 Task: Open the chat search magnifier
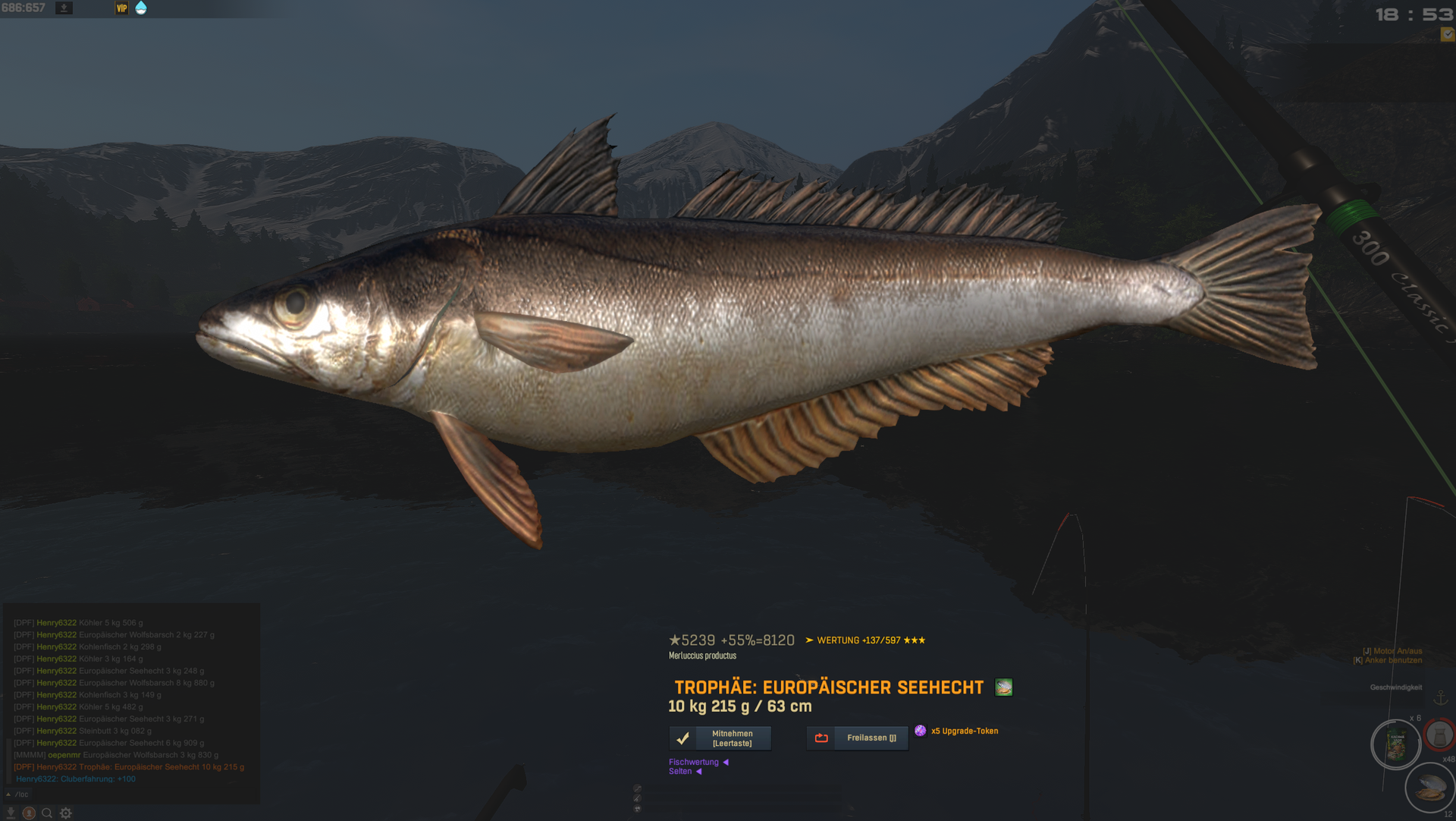pyautogui.click(x=47, y=813)
